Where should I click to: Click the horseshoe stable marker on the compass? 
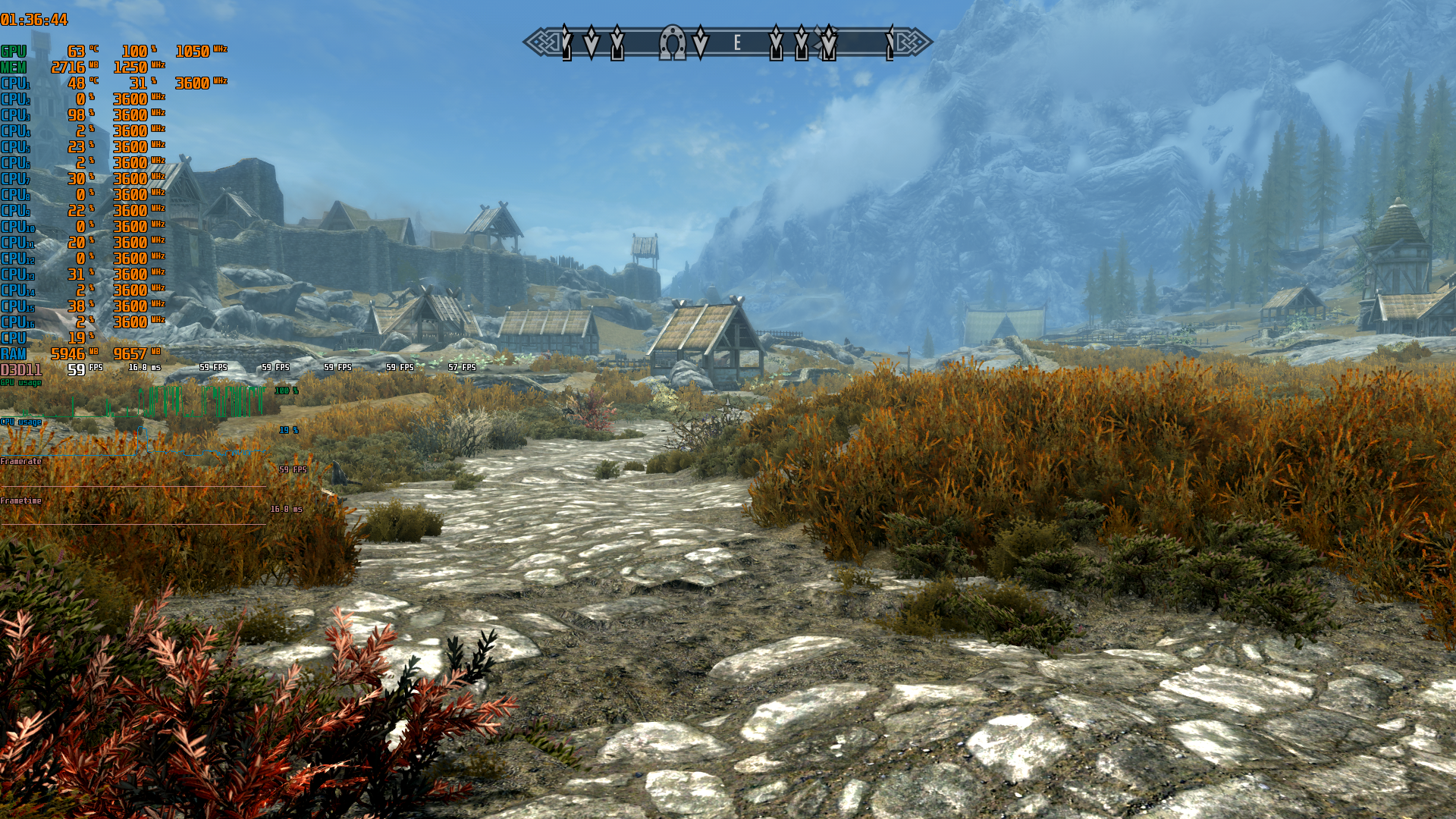pos(672,42)
